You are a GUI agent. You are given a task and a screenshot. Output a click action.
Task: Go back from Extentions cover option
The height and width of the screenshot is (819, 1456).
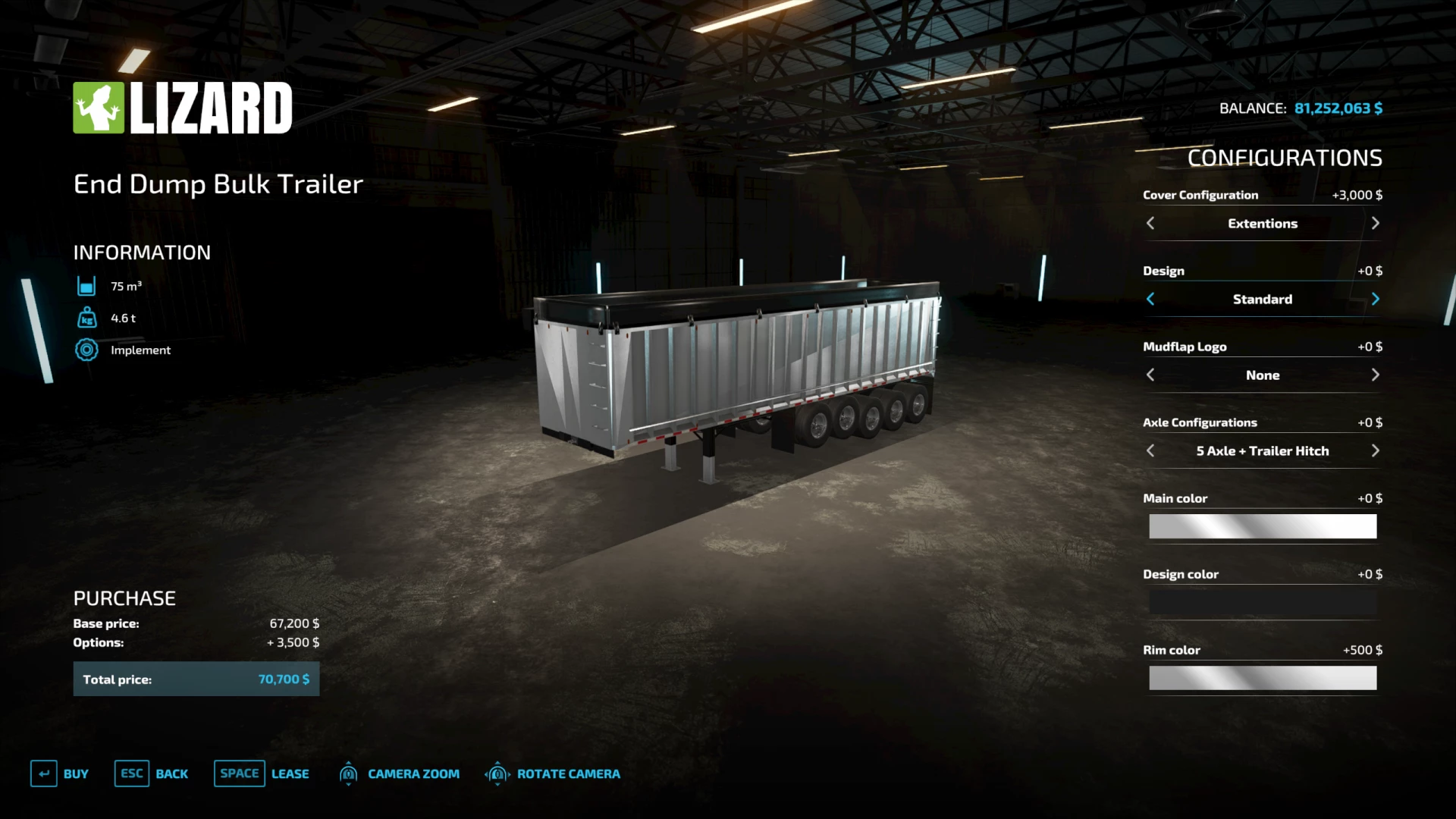1150,223
